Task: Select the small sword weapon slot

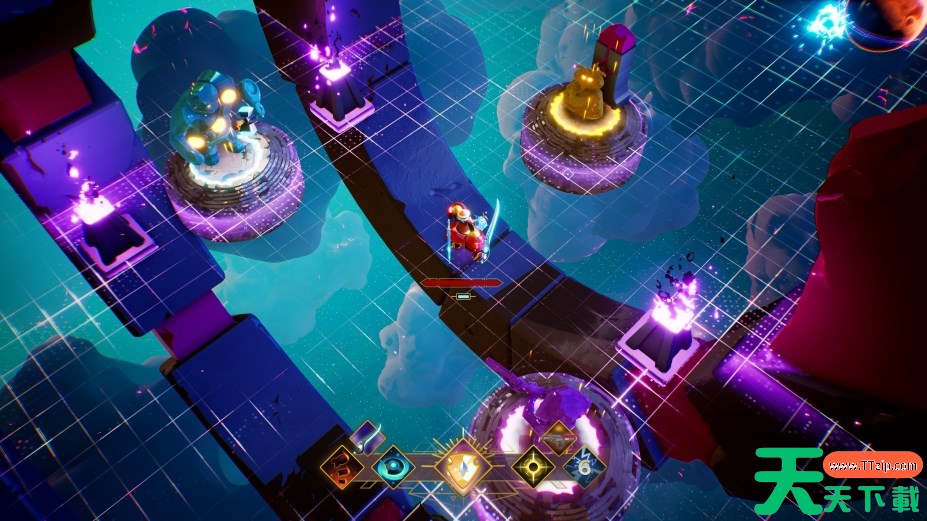Action: coord(369,435)
